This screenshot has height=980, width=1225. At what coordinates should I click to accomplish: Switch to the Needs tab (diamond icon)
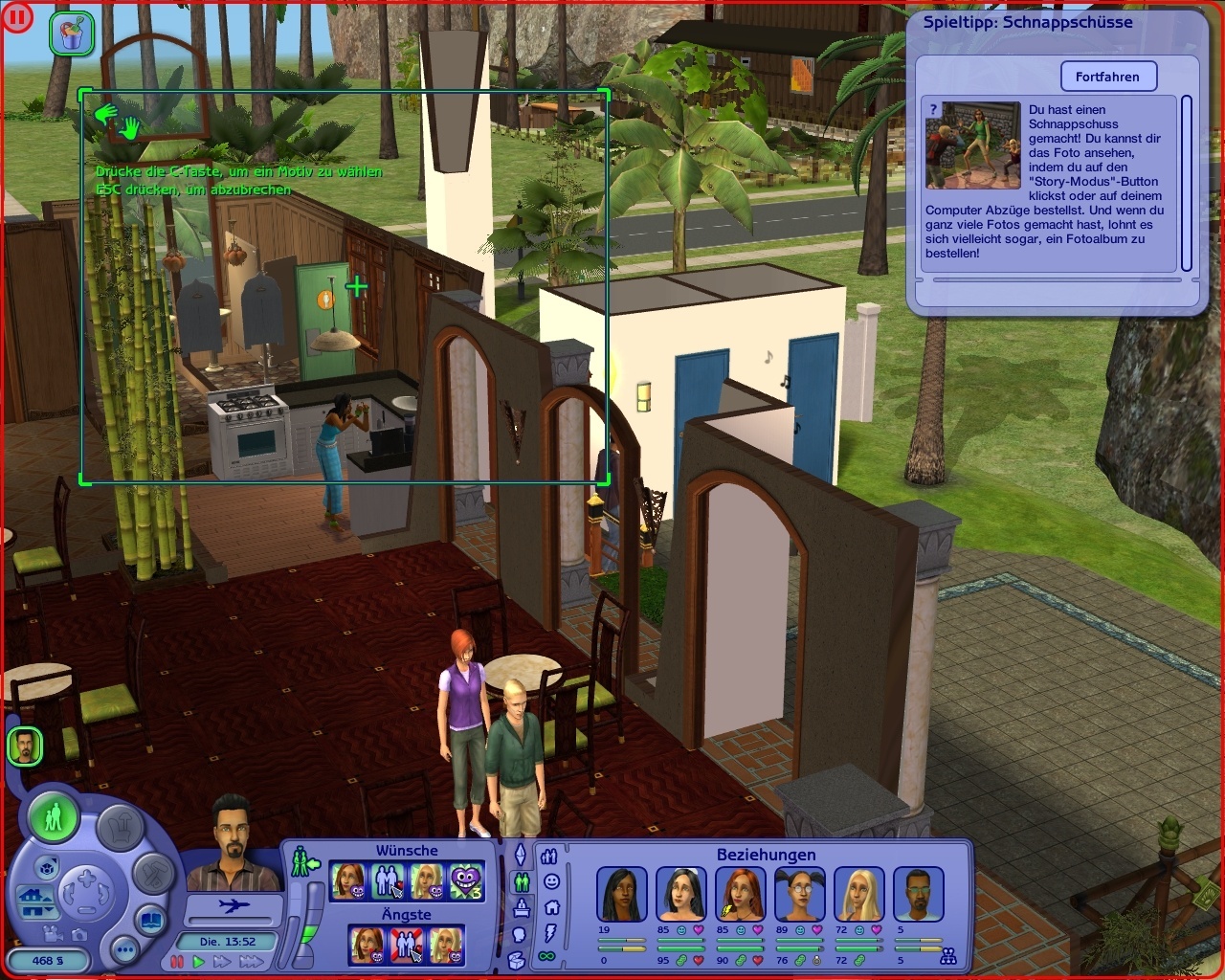point(522,855)
